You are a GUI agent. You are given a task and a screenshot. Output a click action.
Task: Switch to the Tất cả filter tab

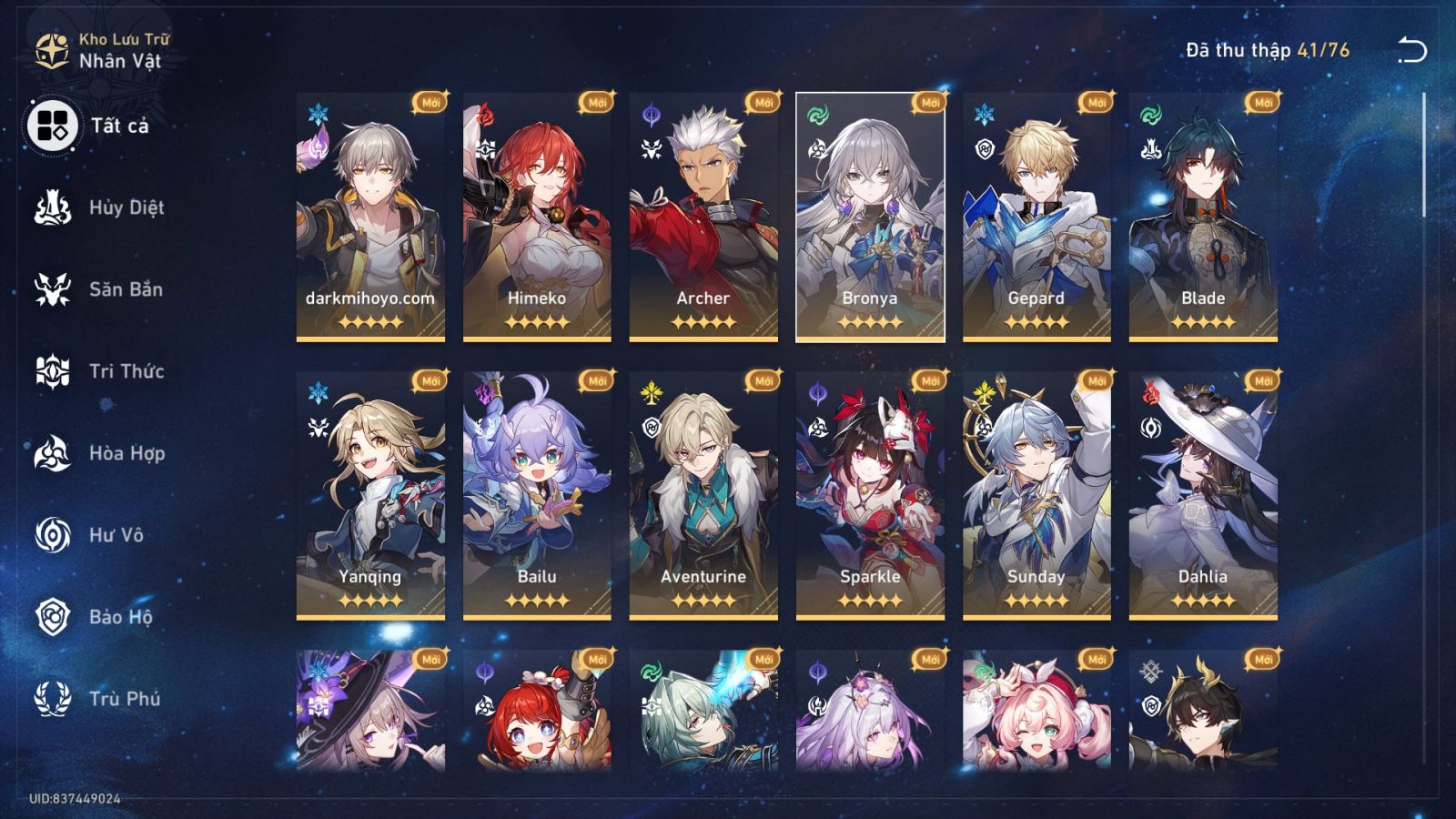tap(55, 125)
